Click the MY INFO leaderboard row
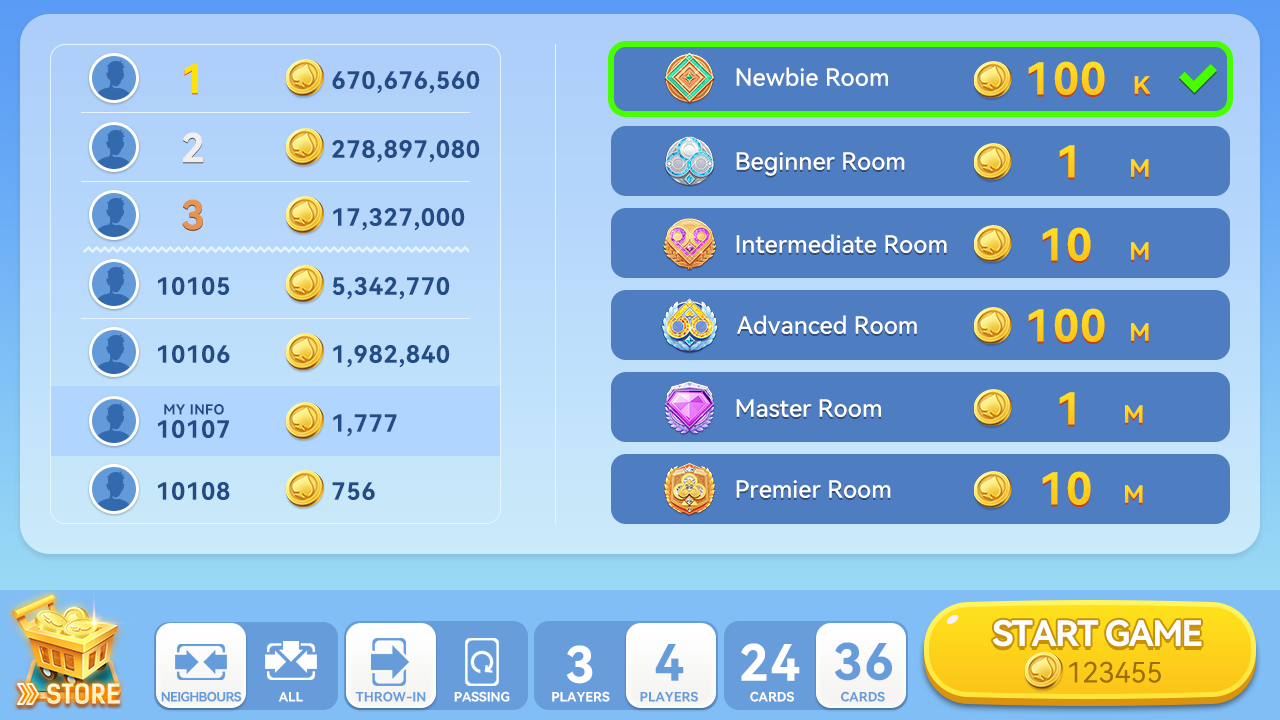 [x=275, y=421]
